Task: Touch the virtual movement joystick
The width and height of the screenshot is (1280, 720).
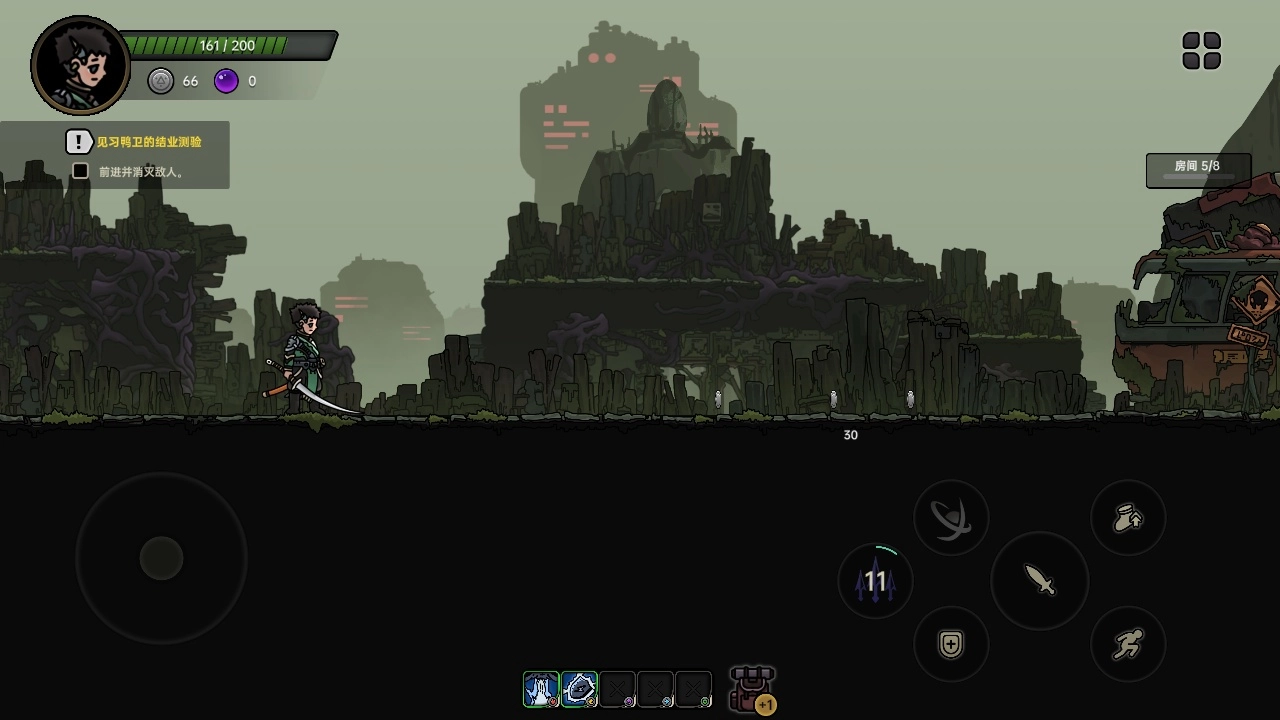Action: [x=161, y=558]
